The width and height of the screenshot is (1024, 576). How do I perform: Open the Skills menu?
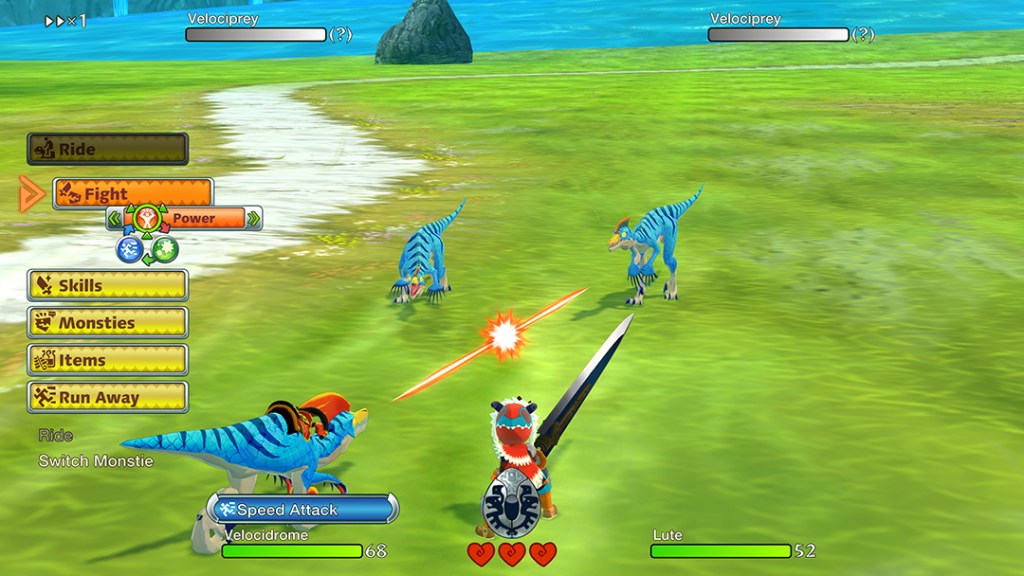click(107, 285)
